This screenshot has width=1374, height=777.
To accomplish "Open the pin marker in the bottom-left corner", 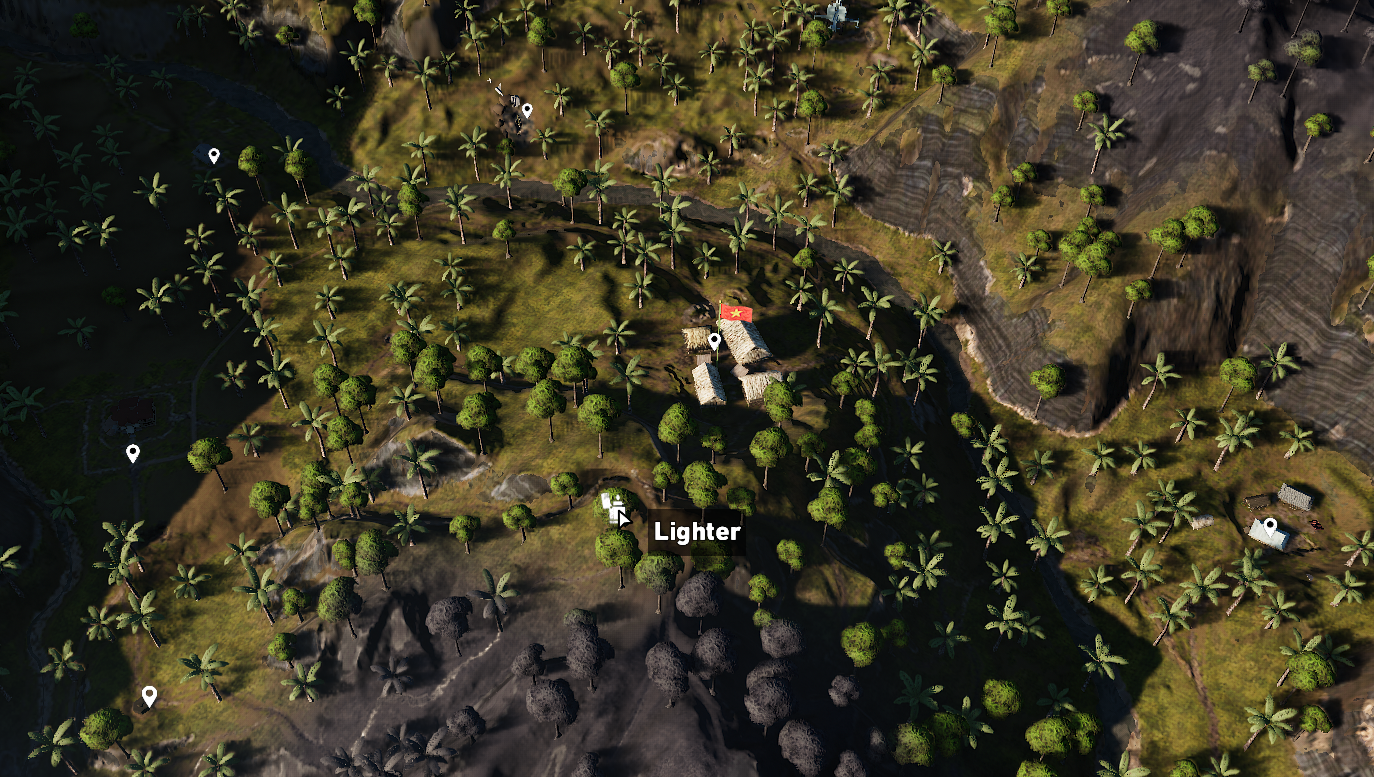I will tap(151, 693).
